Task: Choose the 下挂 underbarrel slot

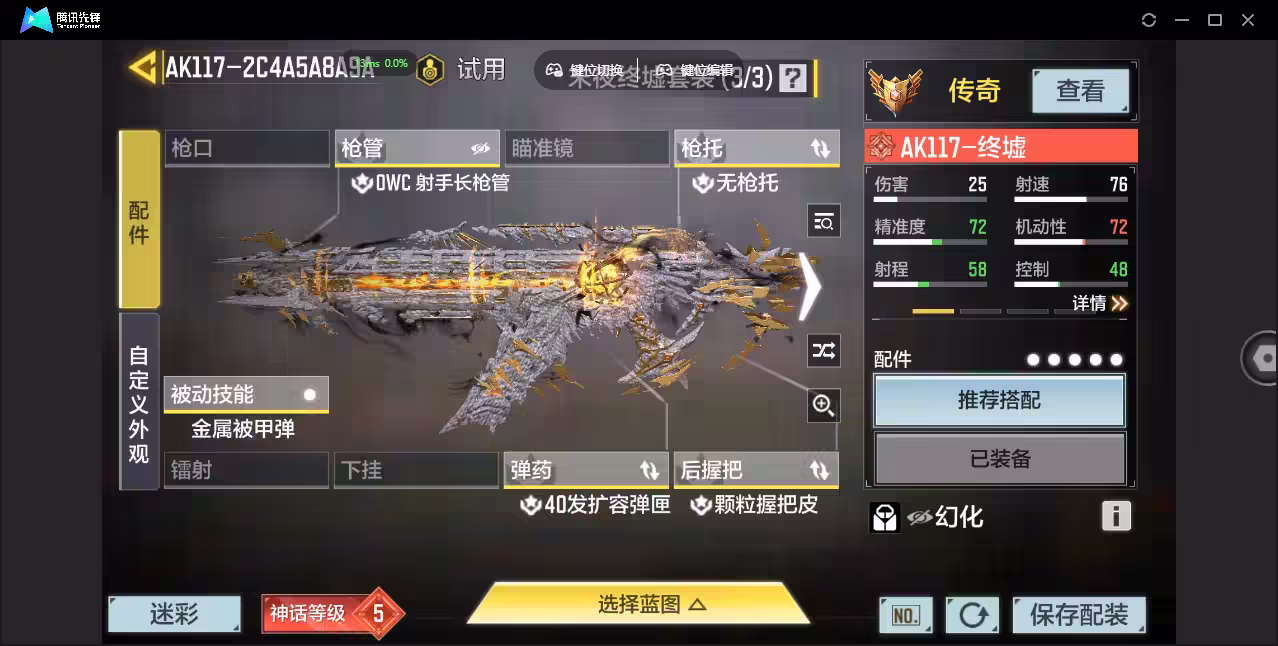Action: [x=416, y=470]
